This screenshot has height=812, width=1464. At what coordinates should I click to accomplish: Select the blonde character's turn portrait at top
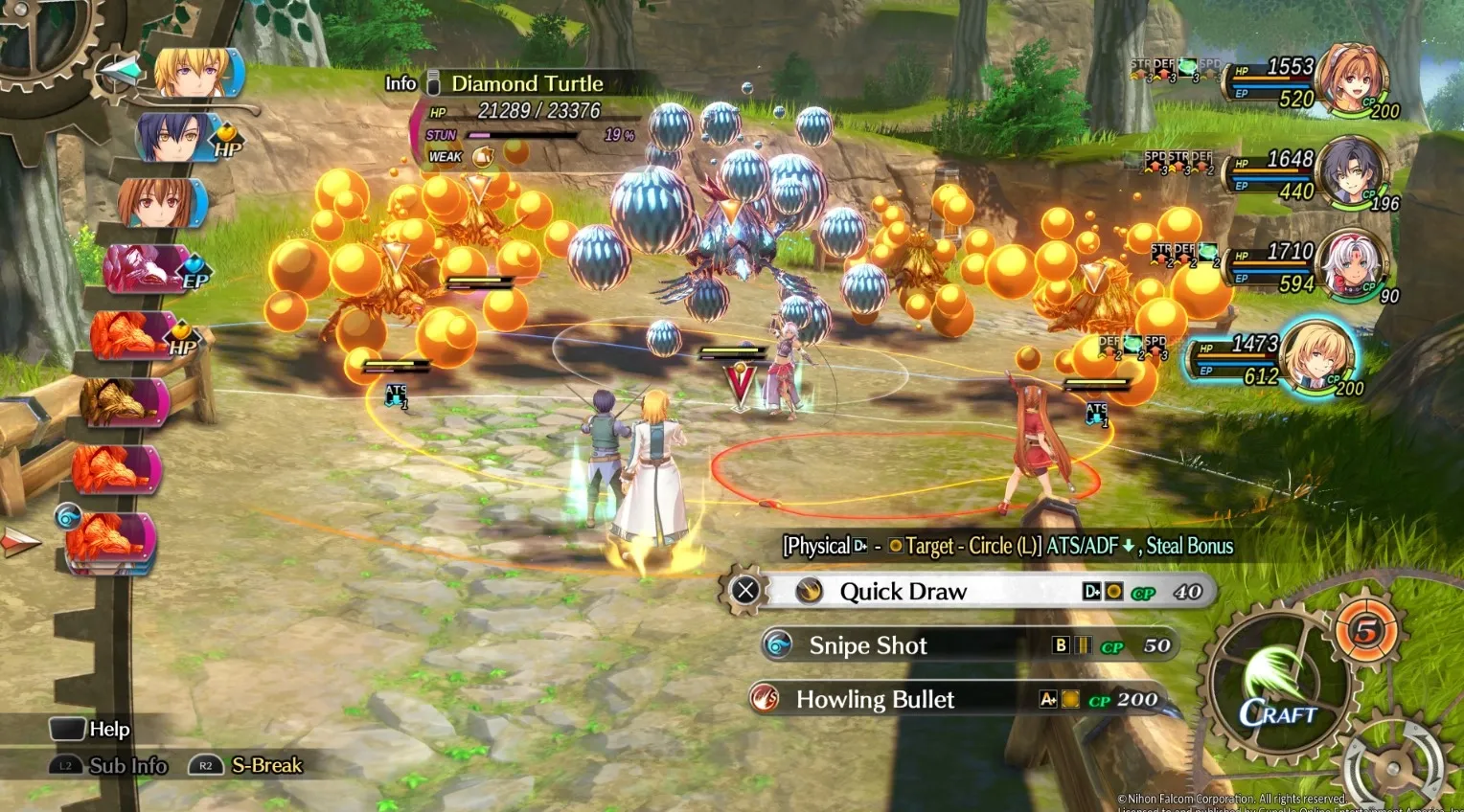coord(194,73)
